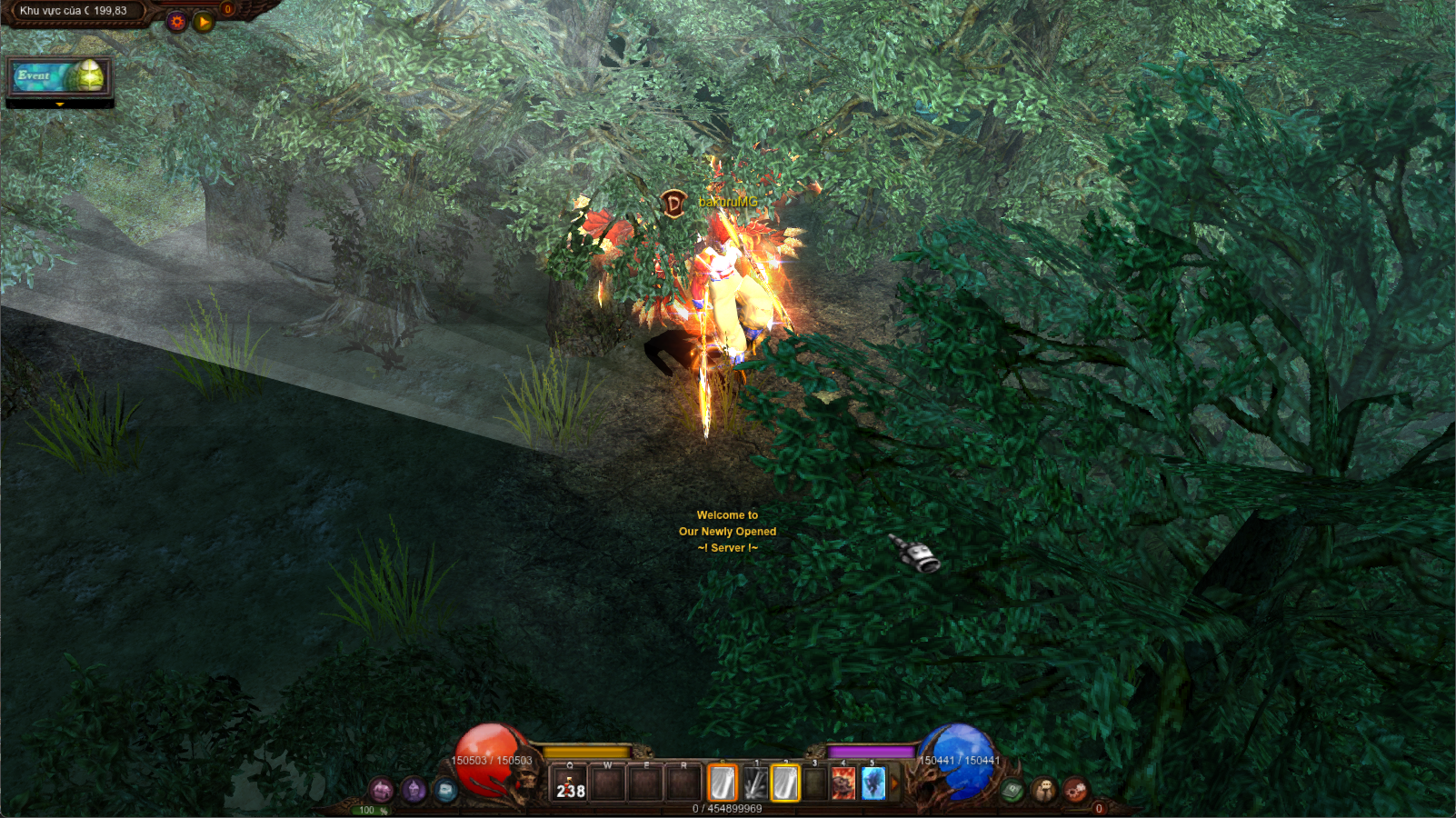This screenshot has height=818, width=1456.
Task: Expand the arrow under the Event banner
Action: 60,105
